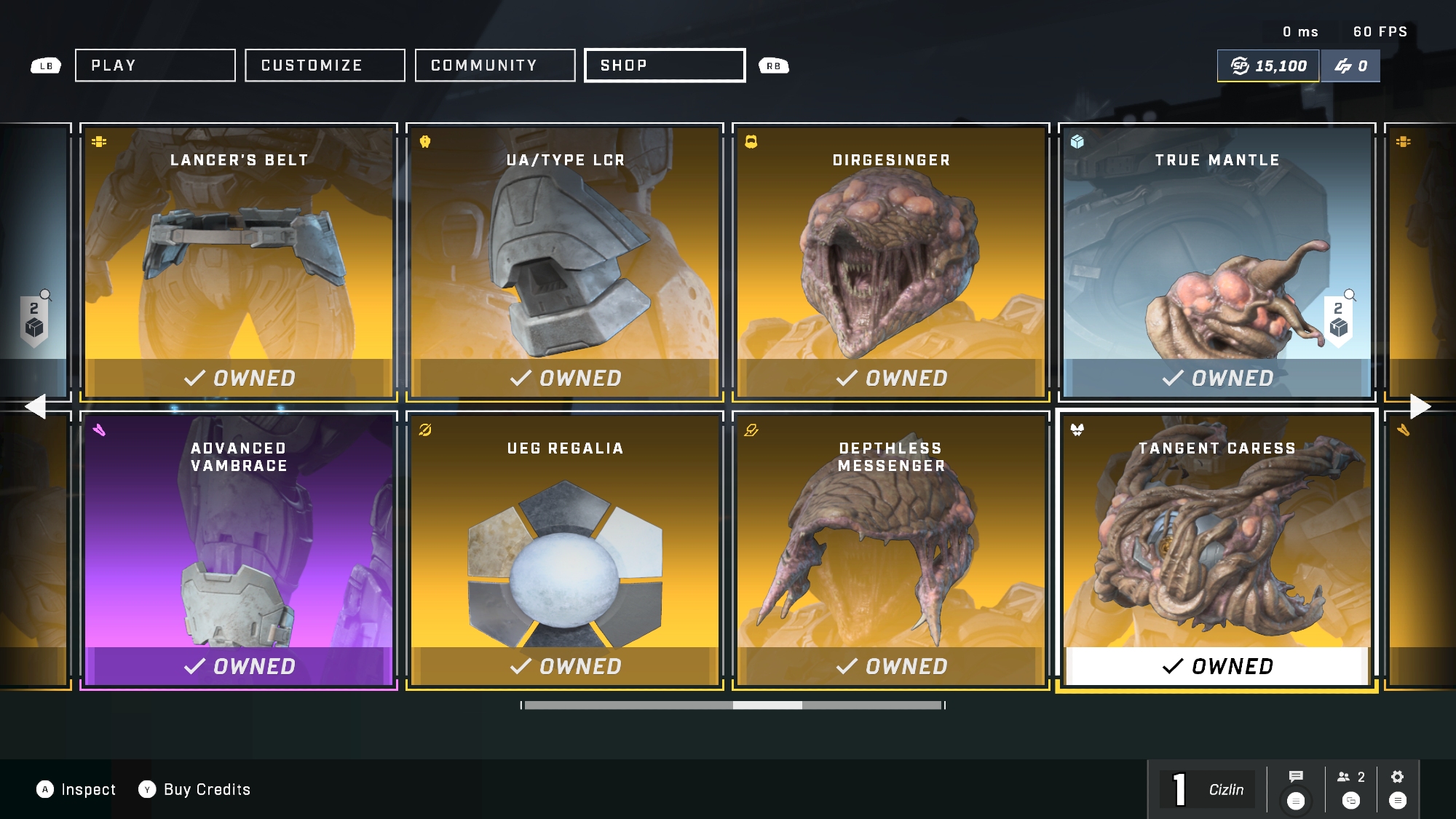Viewport: 1456px width, 819px height.
Task: Go to the Community tab
Action: pos(495,66)
